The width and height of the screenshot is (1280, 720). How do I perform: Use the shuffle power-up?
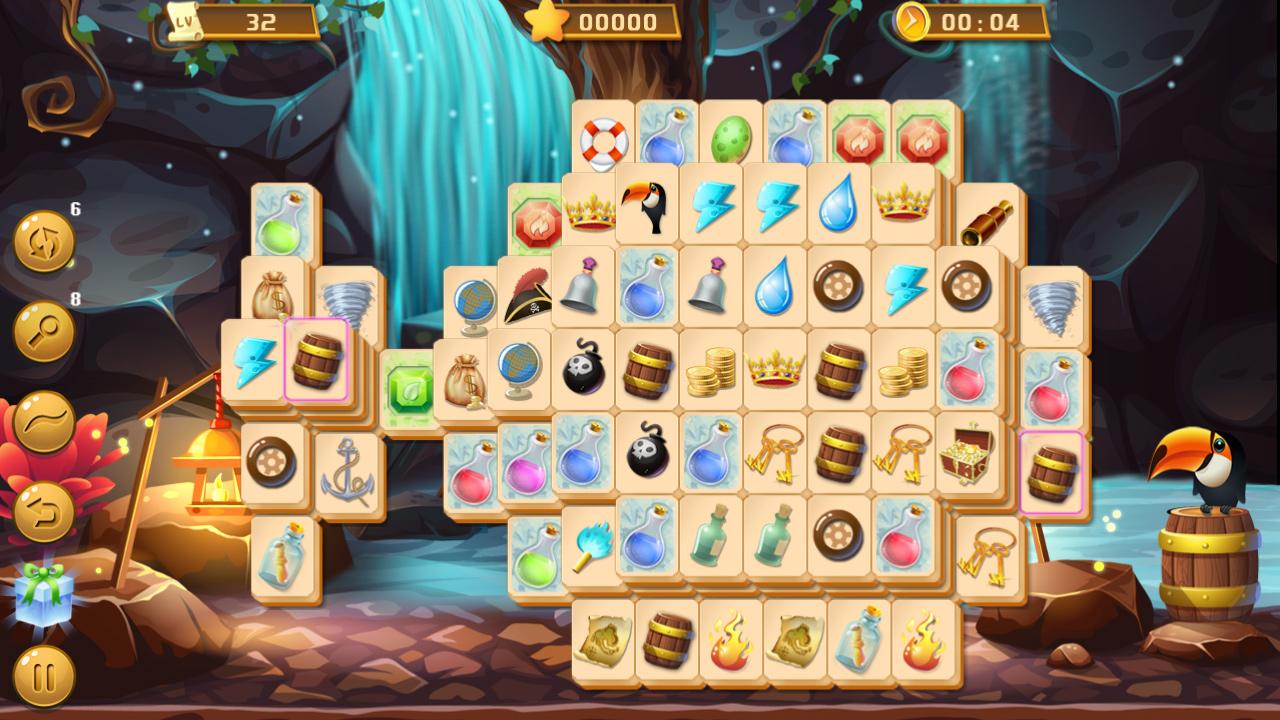coord(42,240)
